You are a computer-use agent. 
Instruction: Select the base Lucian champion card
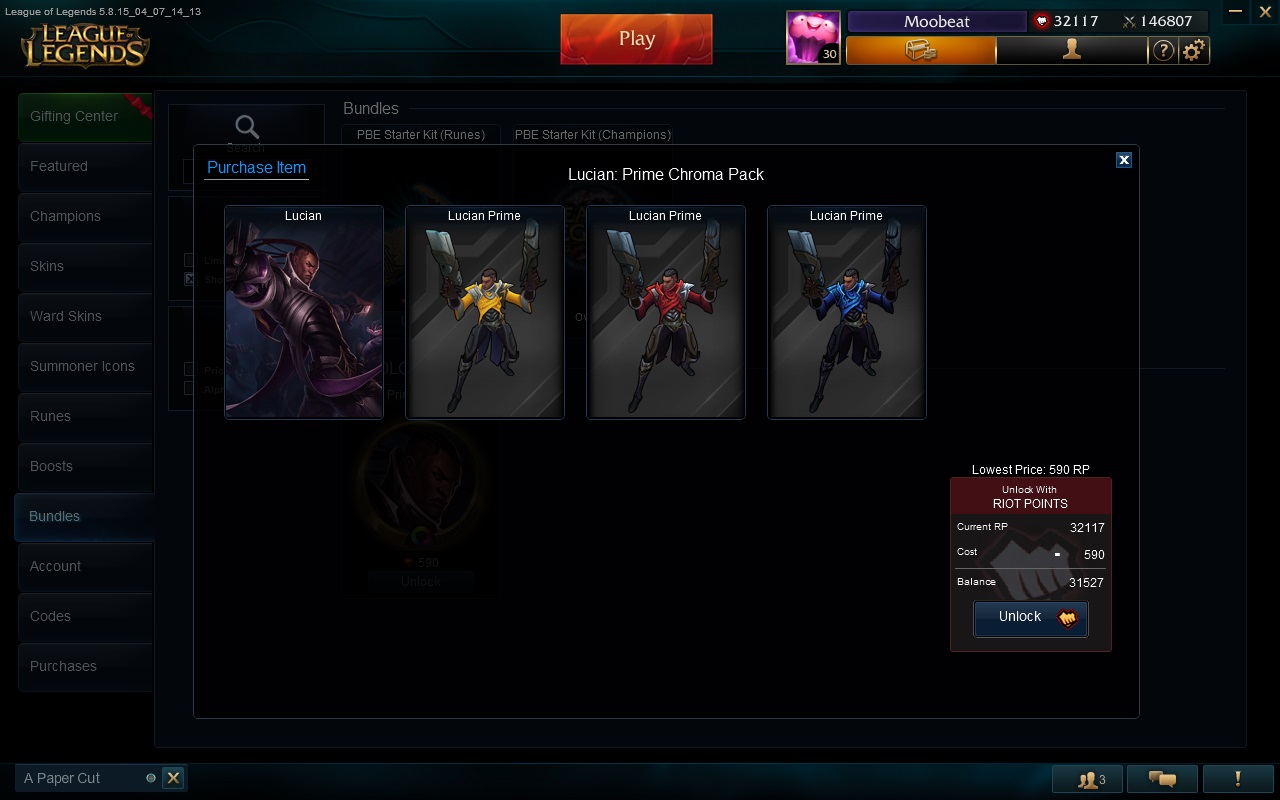click(x=304, y=312)
